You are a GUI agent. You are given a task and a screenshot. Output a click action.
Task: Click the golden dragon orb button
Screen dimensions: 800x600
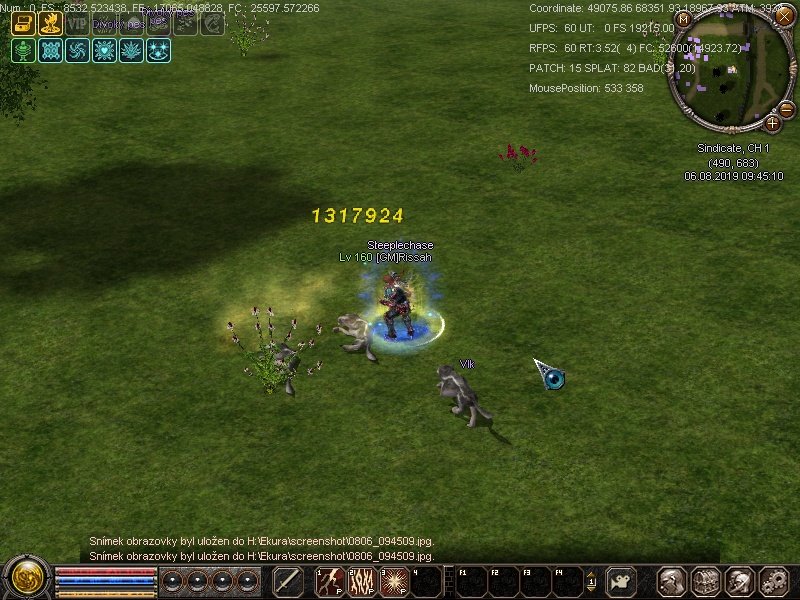pyautogui.click(x=25, y=579)
